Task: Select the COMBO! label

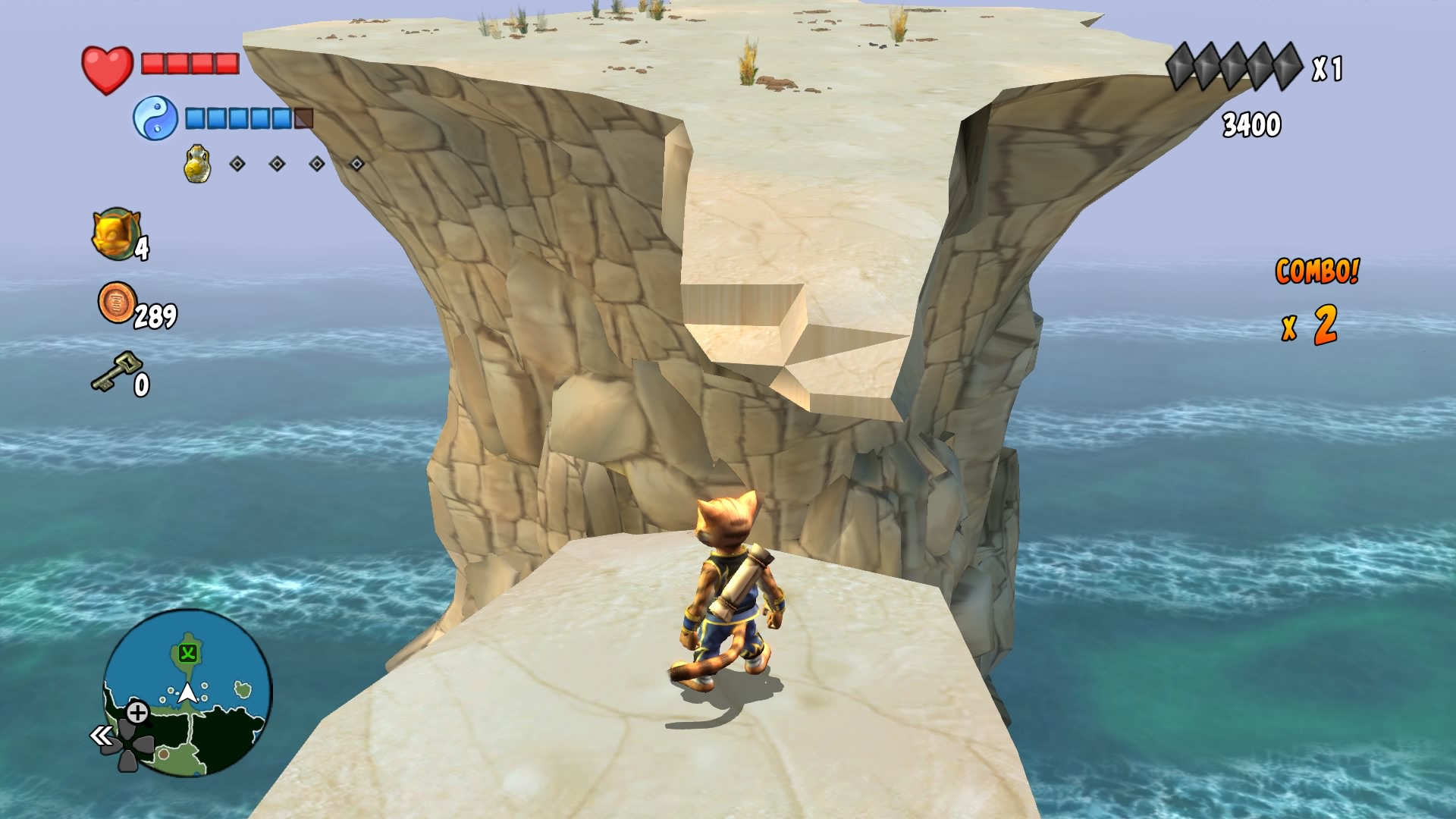Action: 1317,272
